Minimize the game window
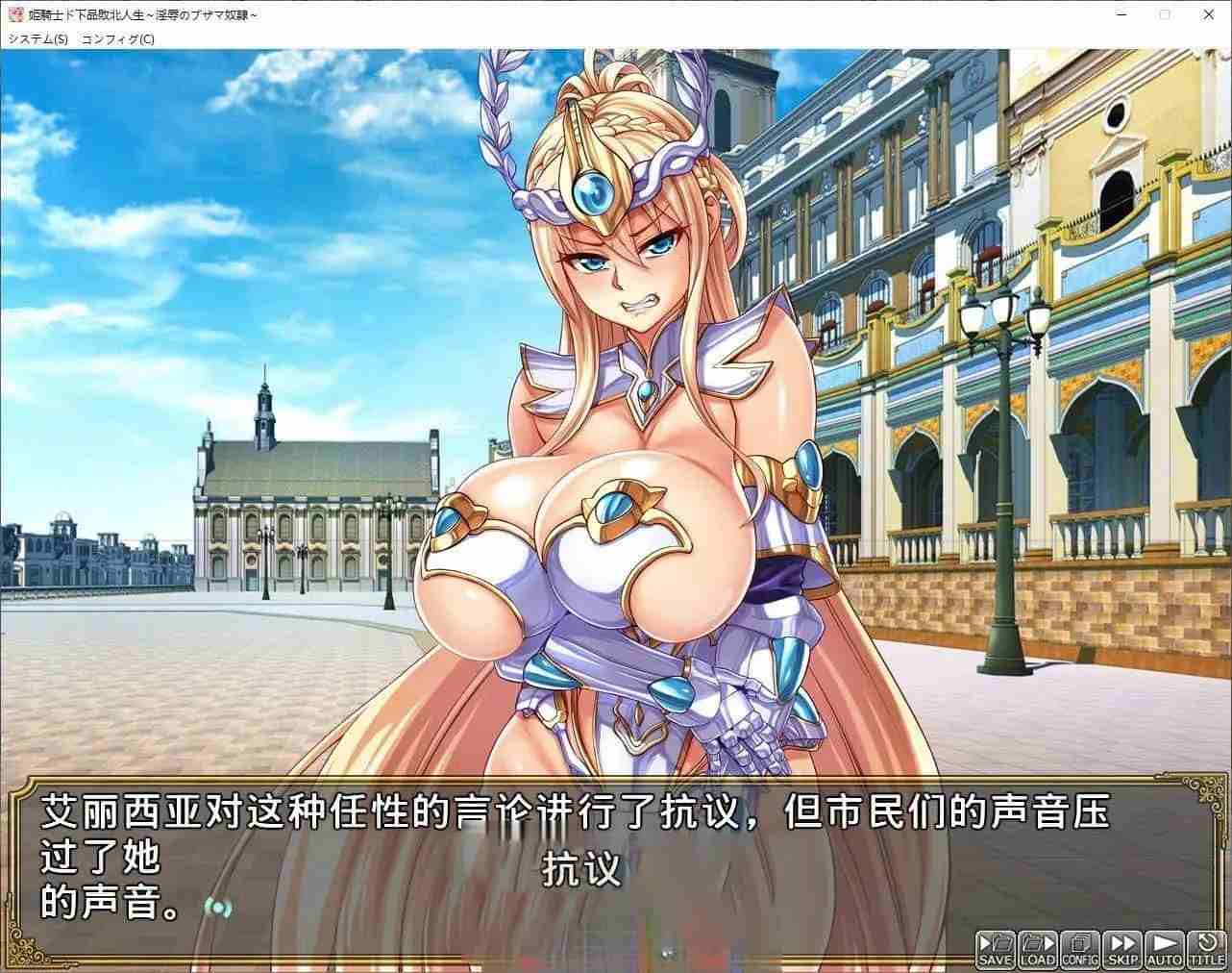Screen dimensions: 1232x973 point(1121,15)
